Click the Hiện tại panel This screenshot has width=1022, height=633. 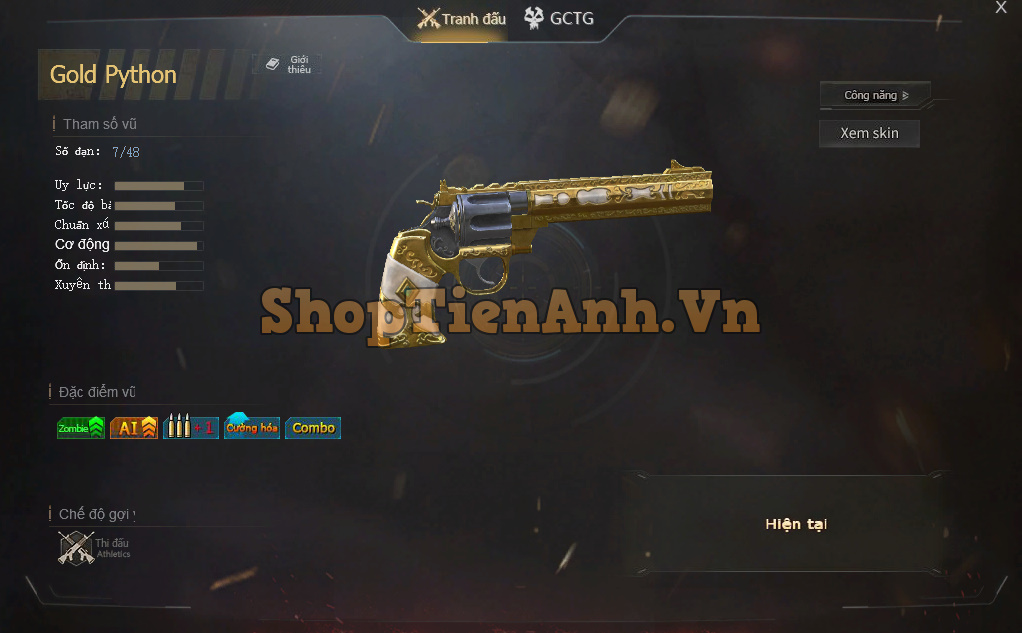795,524
